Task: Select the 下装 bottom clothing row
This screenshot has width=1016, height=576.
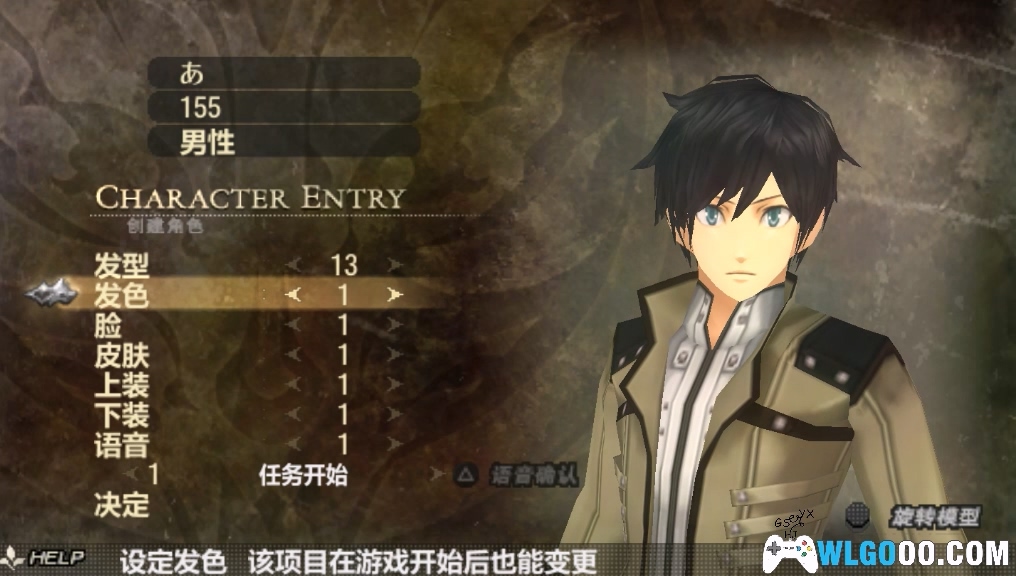Action: tap(120, 414)
